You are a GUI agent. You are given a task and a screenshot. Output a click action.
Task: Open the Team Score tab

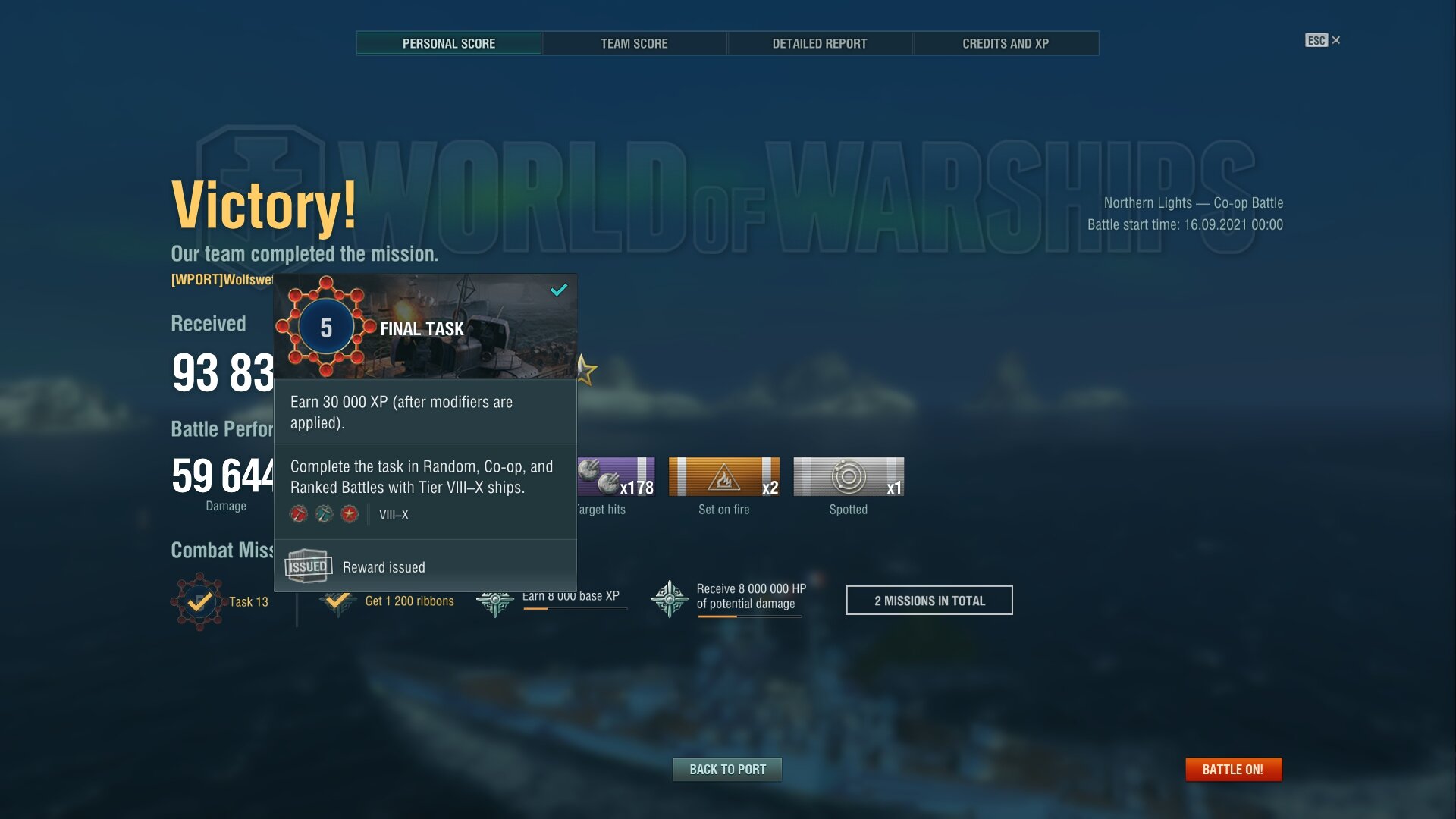click(x=634, y=43)
